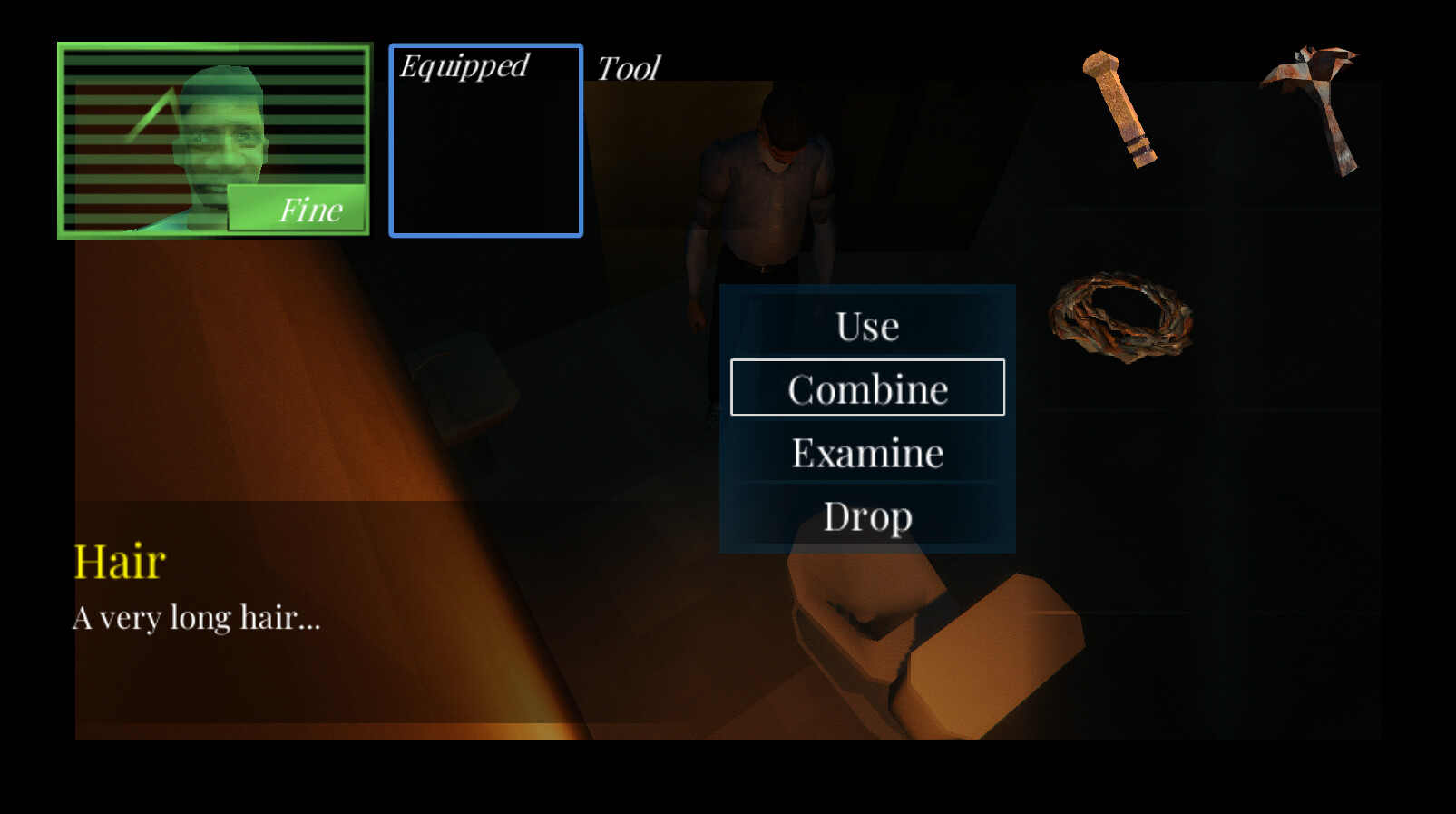
Task: Select the rusty railroad spike icon
Action: click(x=1120, y=109)
